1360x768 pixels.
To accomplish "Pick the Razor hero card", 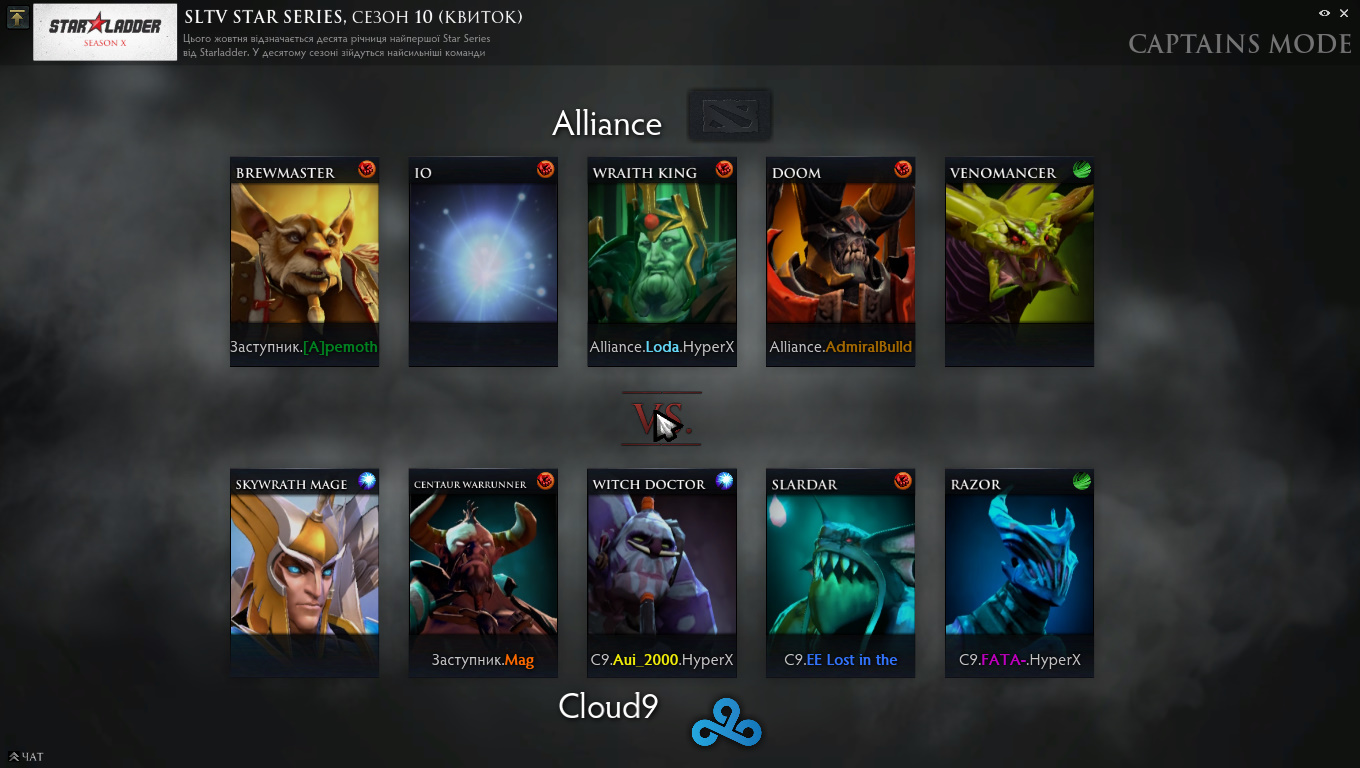I will (1019, 573).
